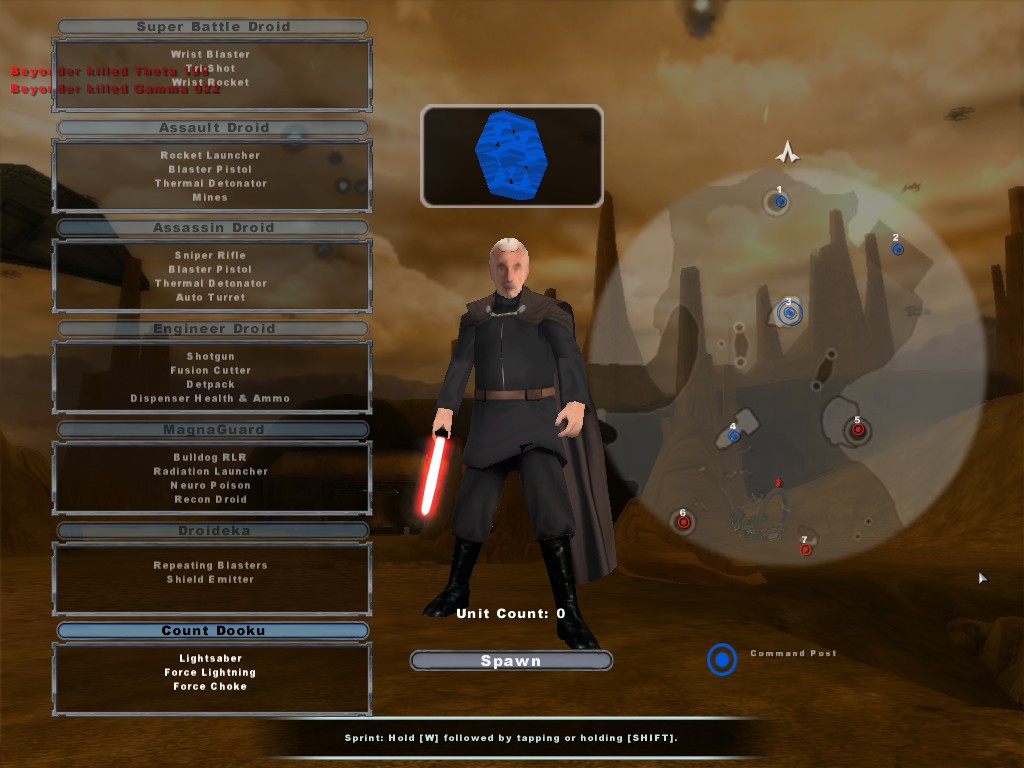Select red command post 5 on the map
This screenshot has height=768, width=1024.
857,430
